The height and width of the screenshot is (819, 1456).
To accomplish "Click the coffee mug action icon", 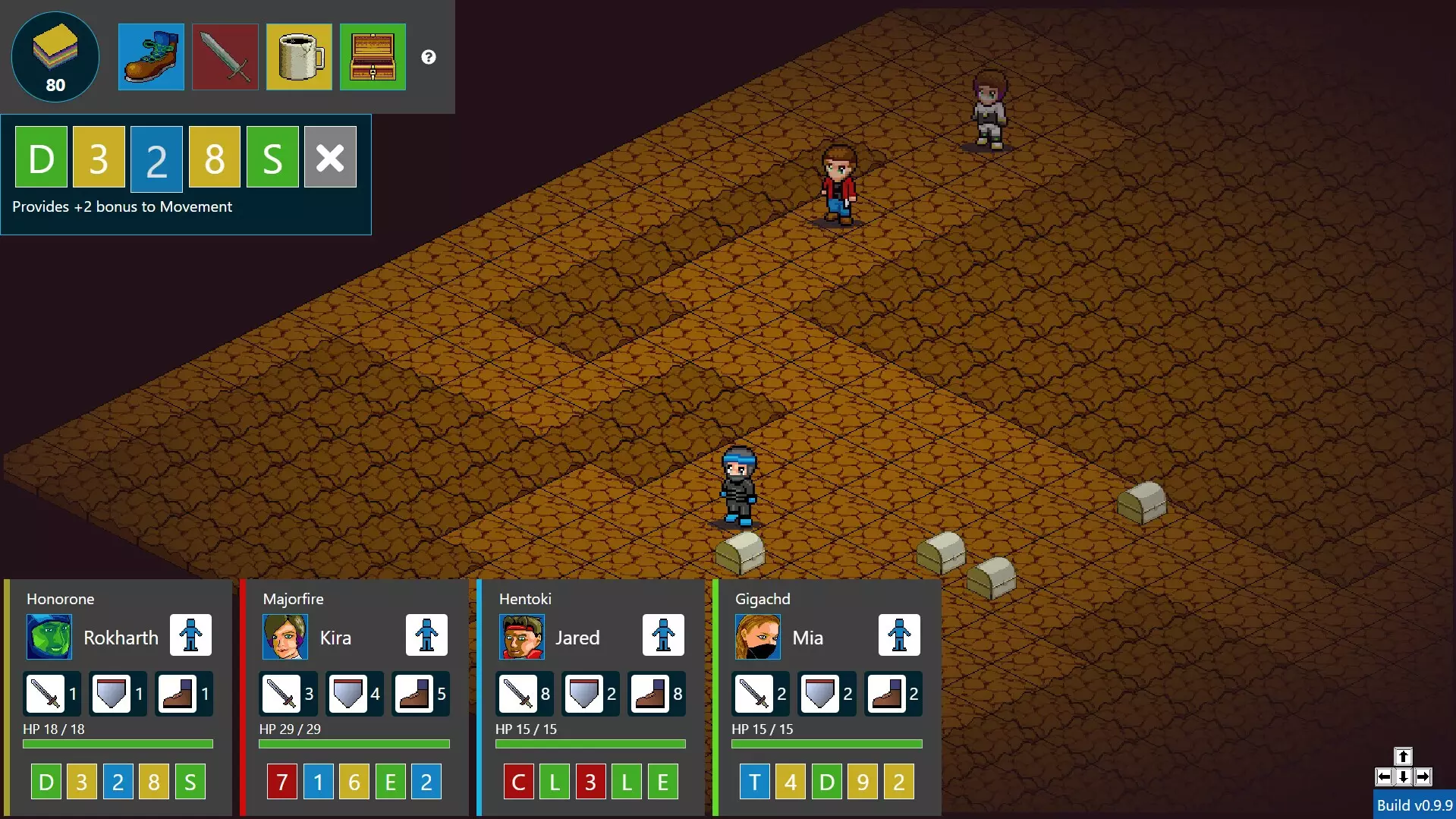I will click(x=299, y=57).
